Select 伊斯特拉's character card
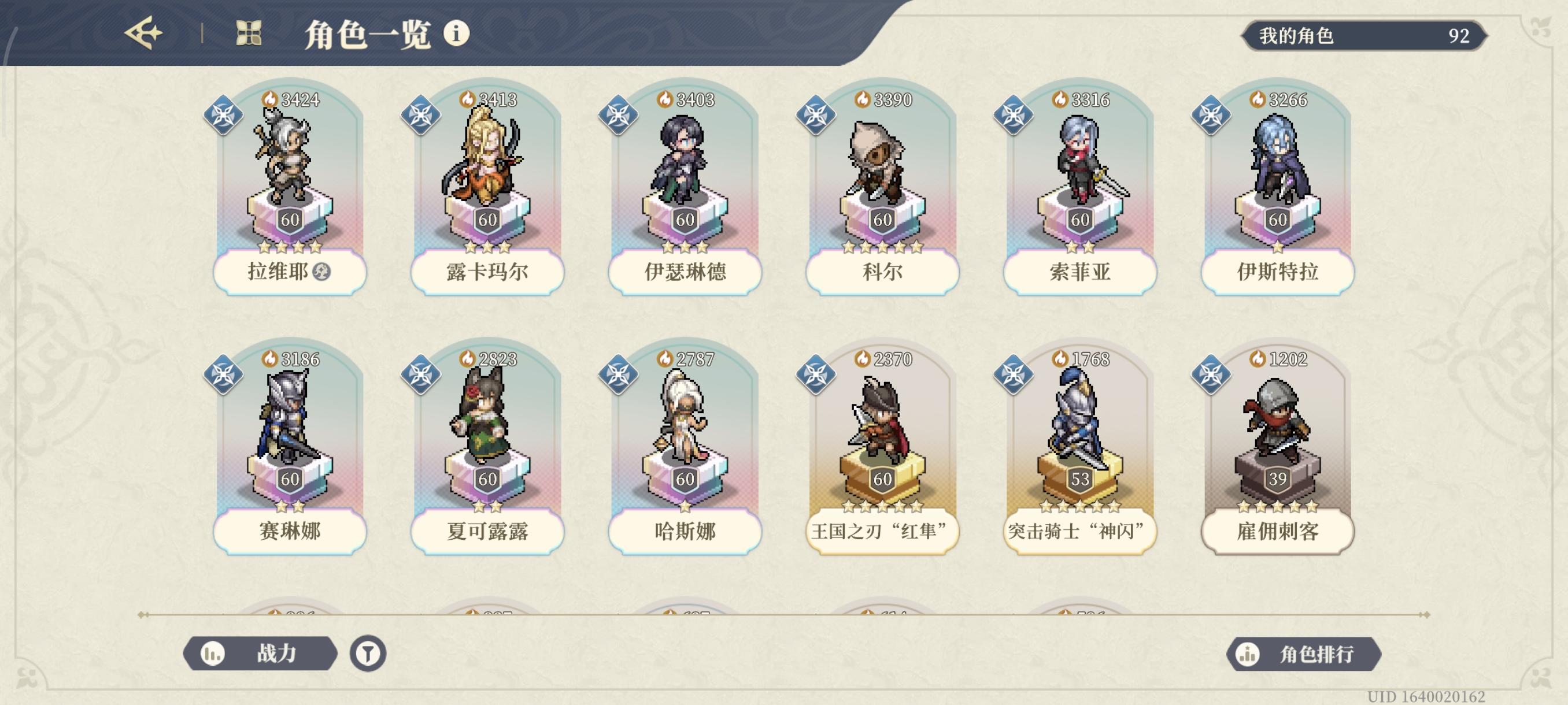The width and height of the screenshot is (1568, 705). click(x=1275, y=183)
